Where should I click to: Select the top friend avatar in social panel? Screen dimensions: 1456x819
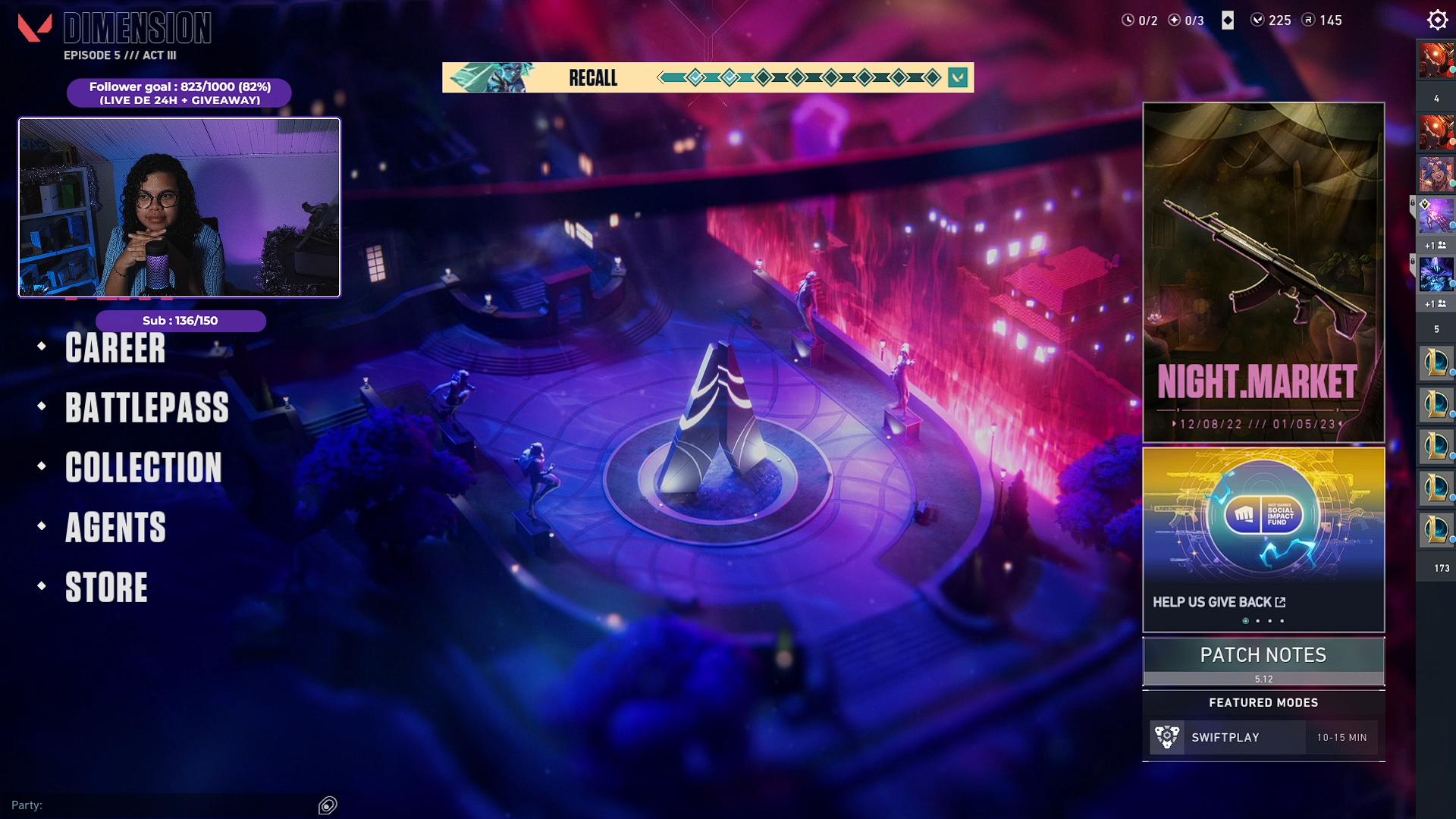[x=1436, y=61]
